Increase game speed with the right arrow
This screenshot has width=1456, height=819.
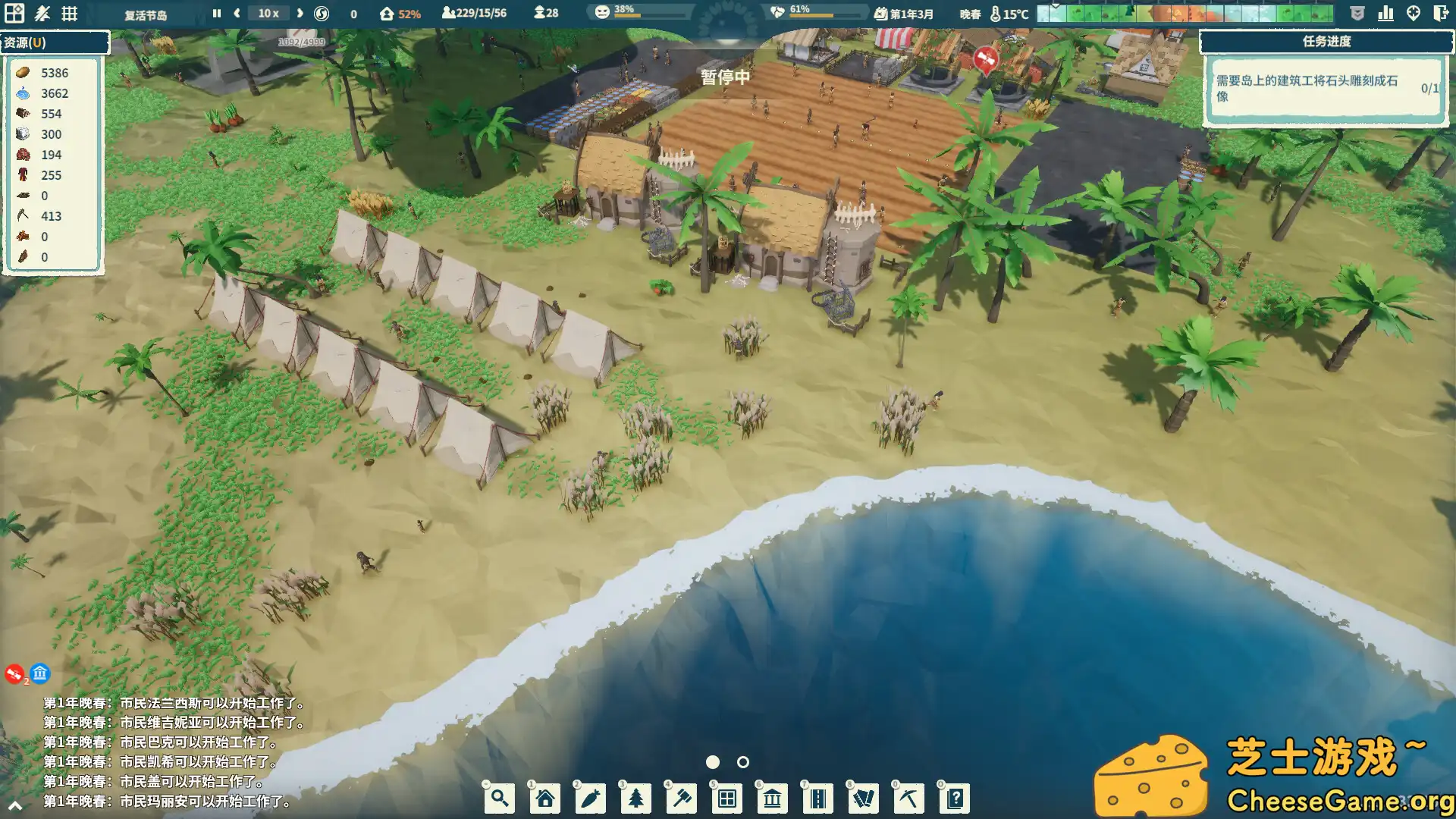[300, 13]
